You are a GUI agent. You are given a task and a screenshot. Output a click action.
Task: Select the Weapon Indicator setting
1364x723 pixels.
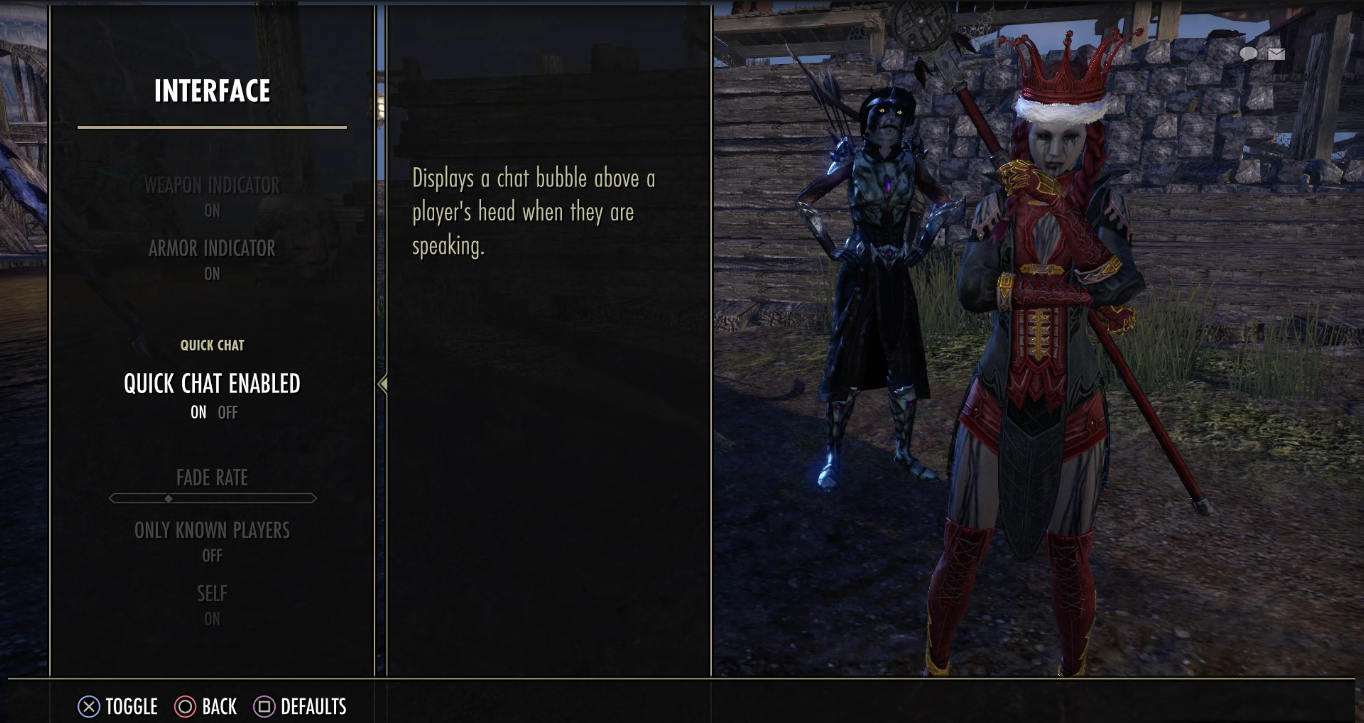211,185
